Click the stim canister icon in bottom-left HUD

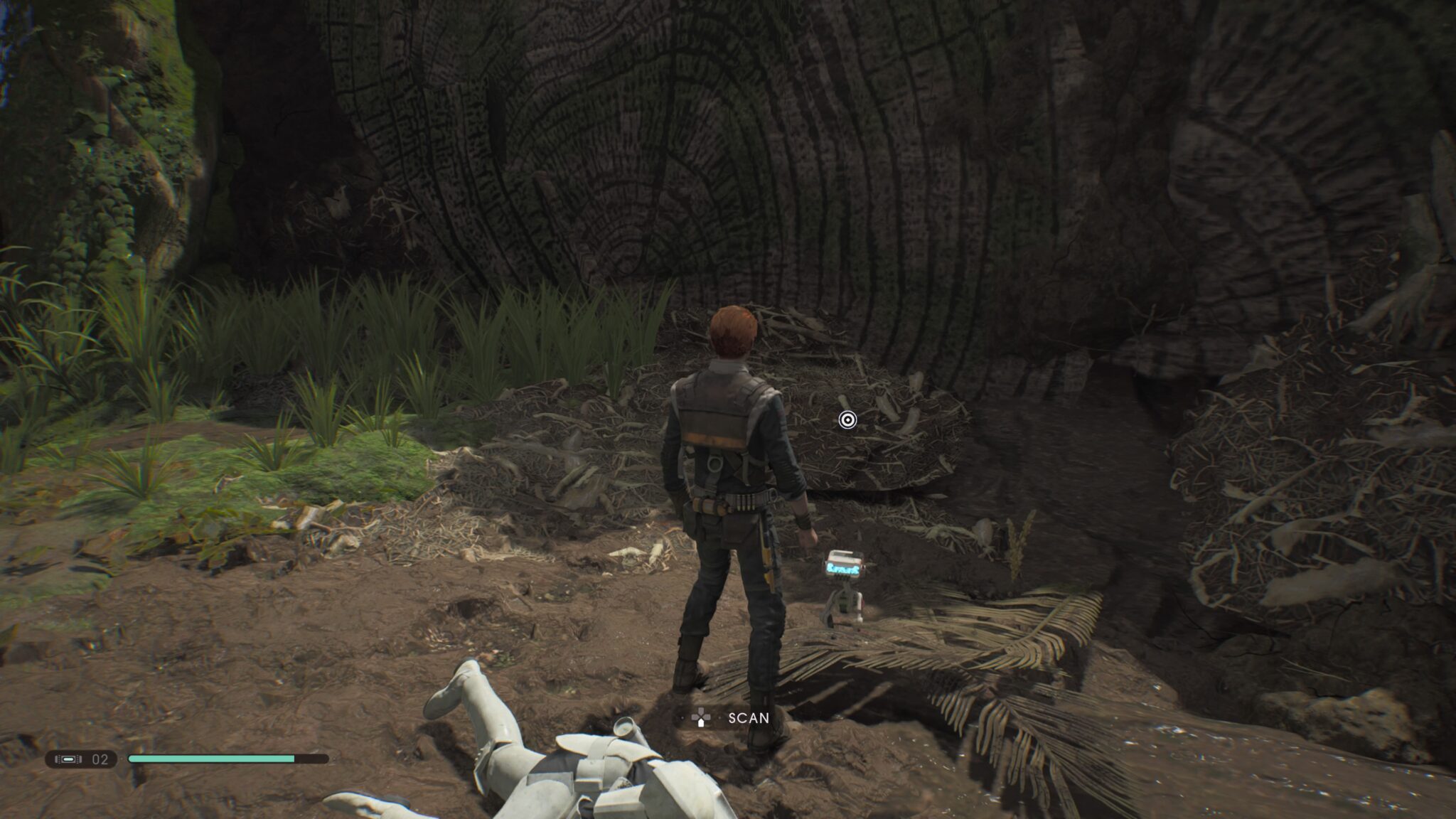tap(68, 758)
